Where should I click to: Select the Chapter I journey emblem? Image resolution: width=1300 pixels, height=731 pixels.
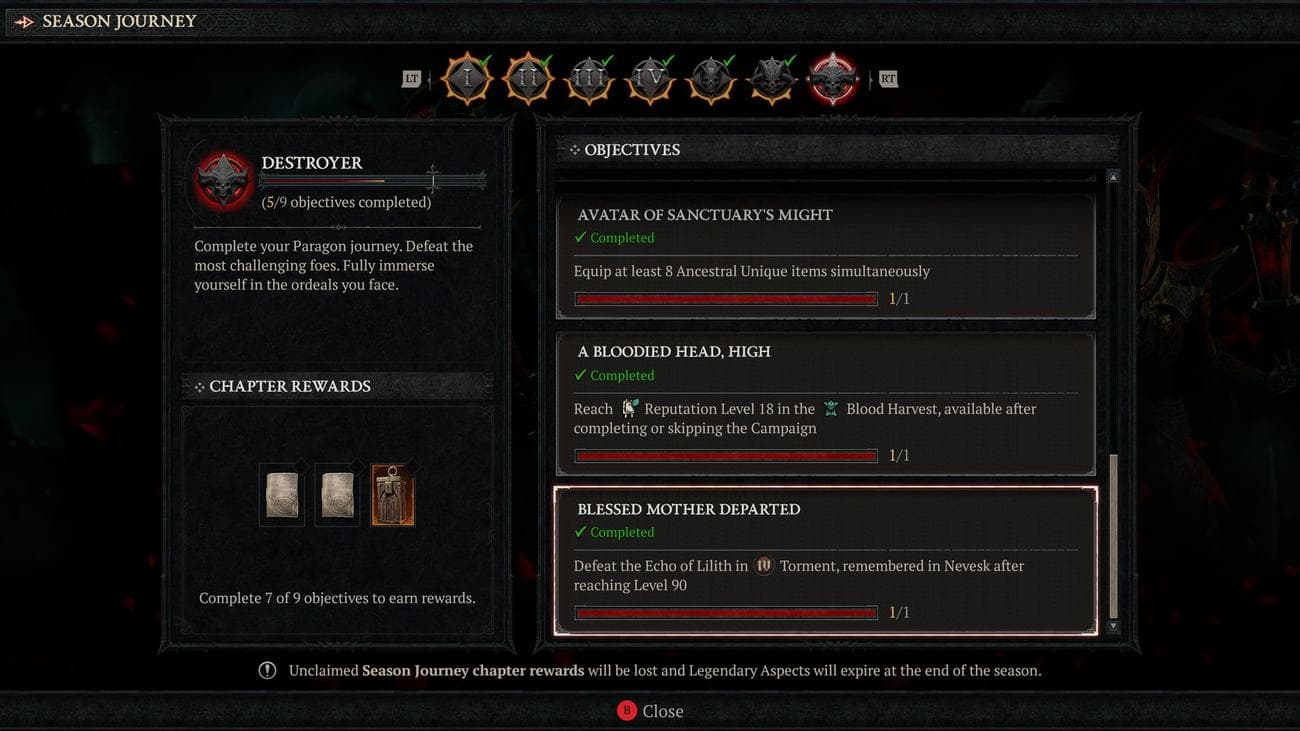click(466, 78)
